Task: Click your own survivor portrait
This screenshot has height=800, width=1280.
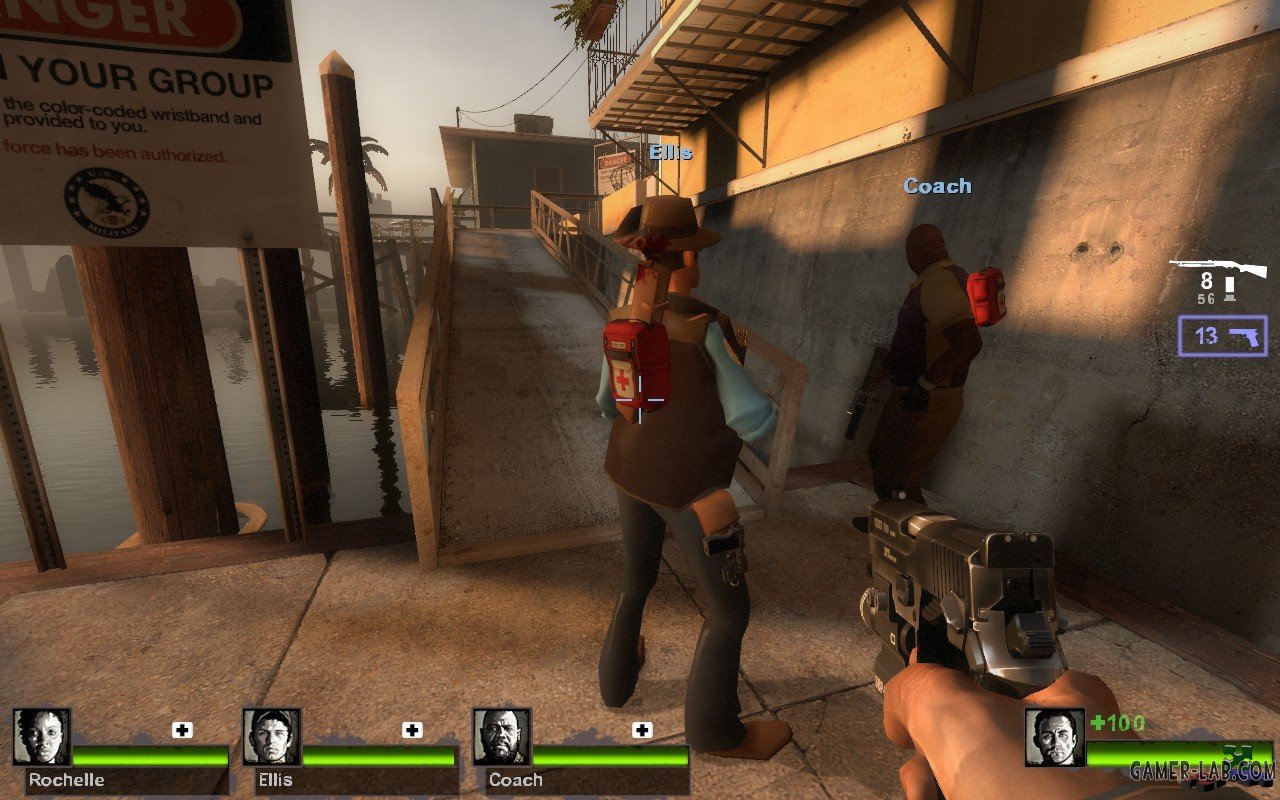Action: pyautogui.click(x=1054, y=737)
